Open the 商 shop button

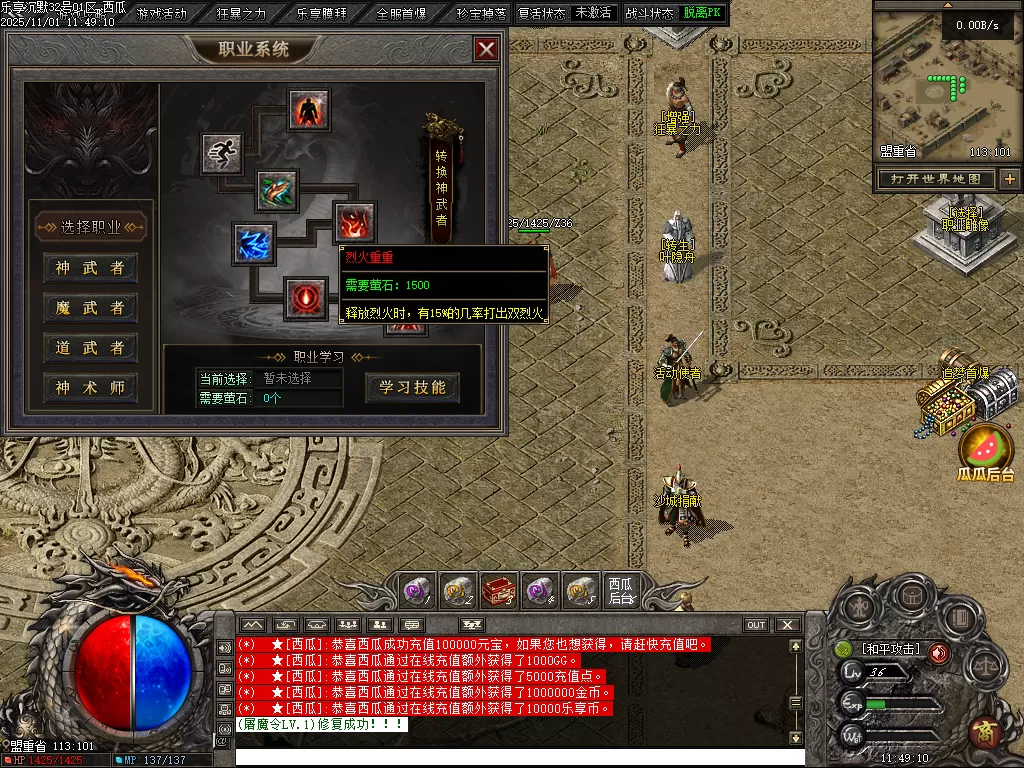tap(986, 731)
